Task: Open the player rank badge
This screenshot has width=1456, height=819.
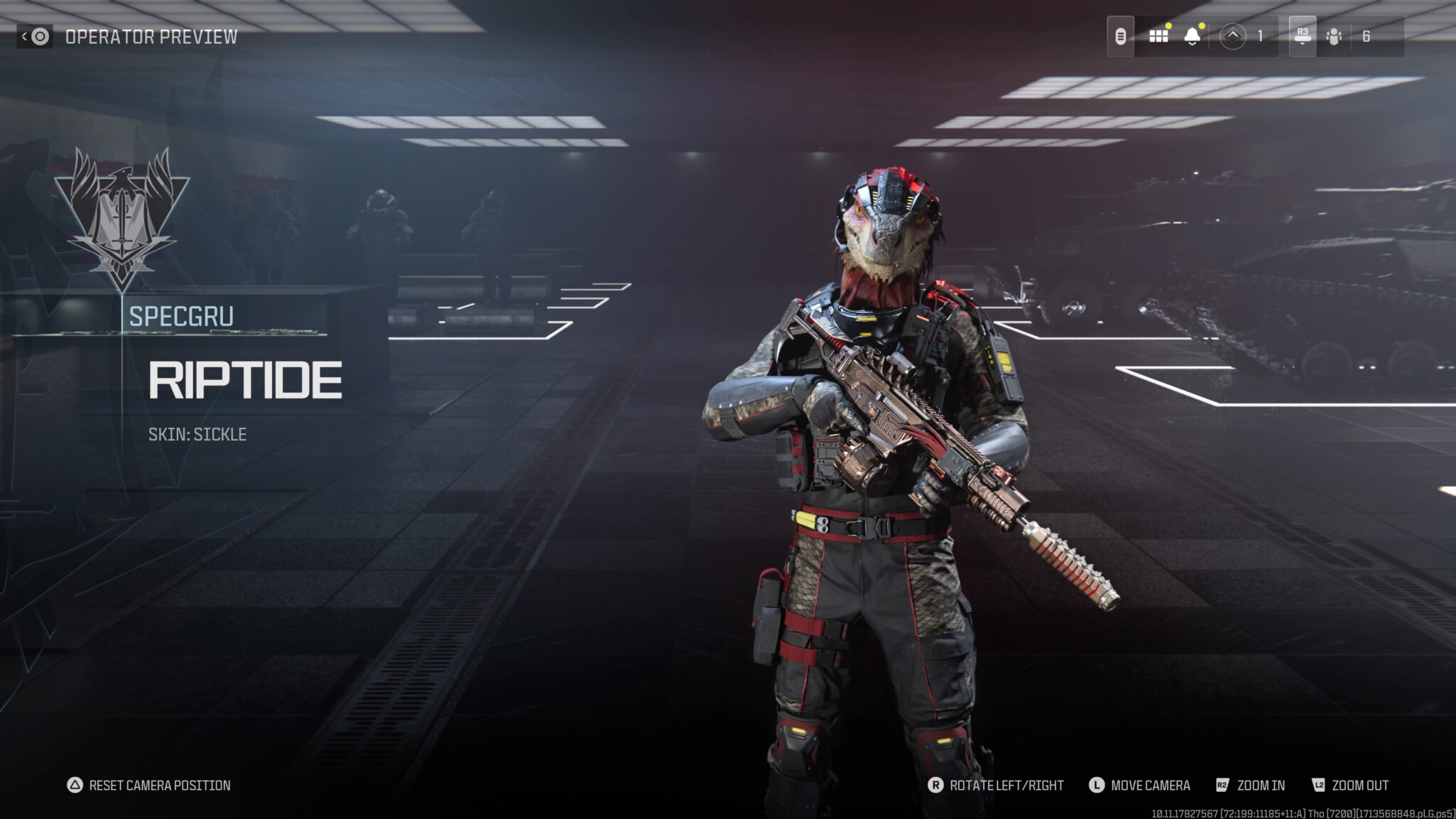Action: click(x=1232, y=36)
